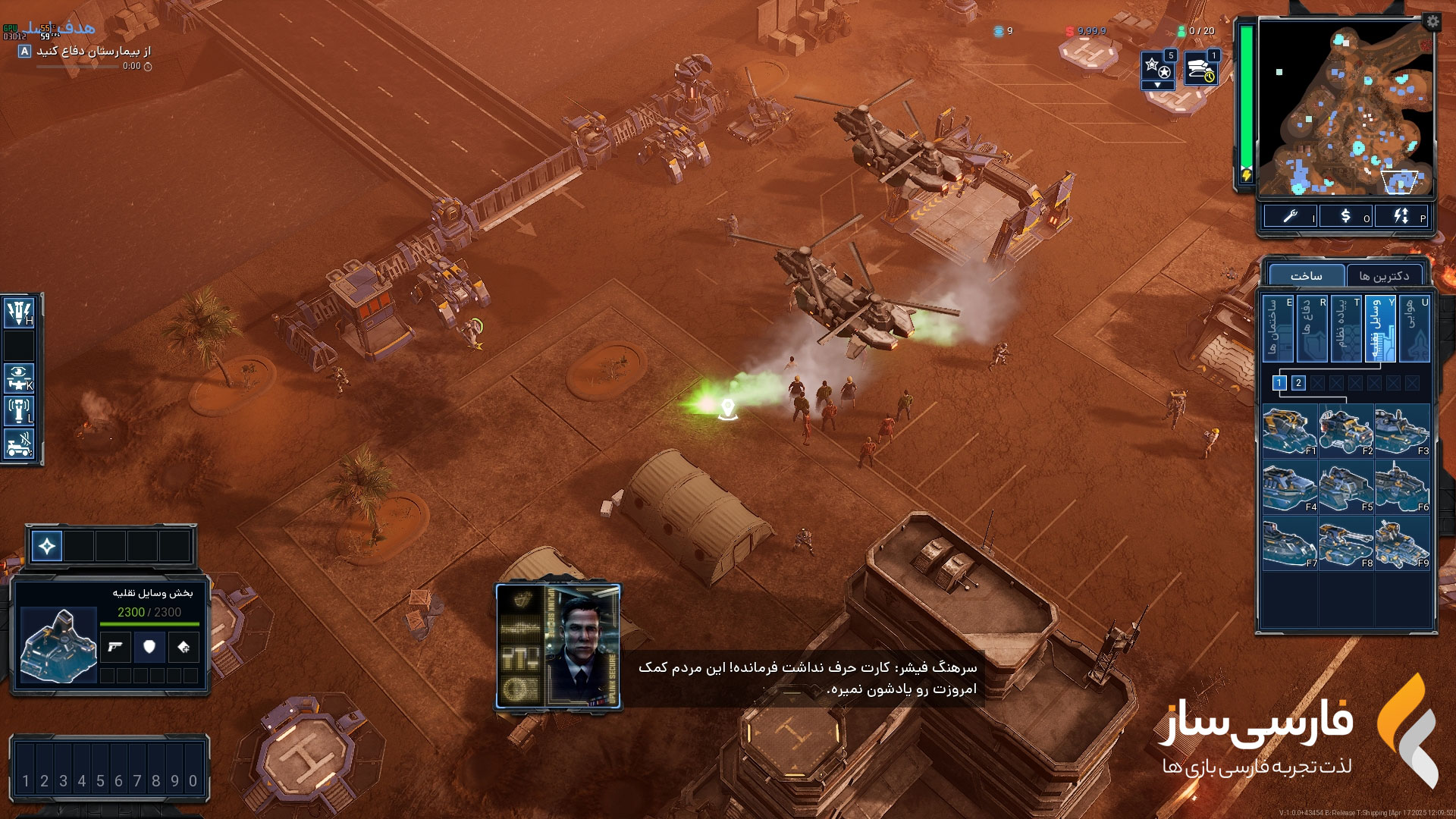1456x819 pixels.
Task: Toggle the sell dollar-sign button
Action: (1346, 216)
